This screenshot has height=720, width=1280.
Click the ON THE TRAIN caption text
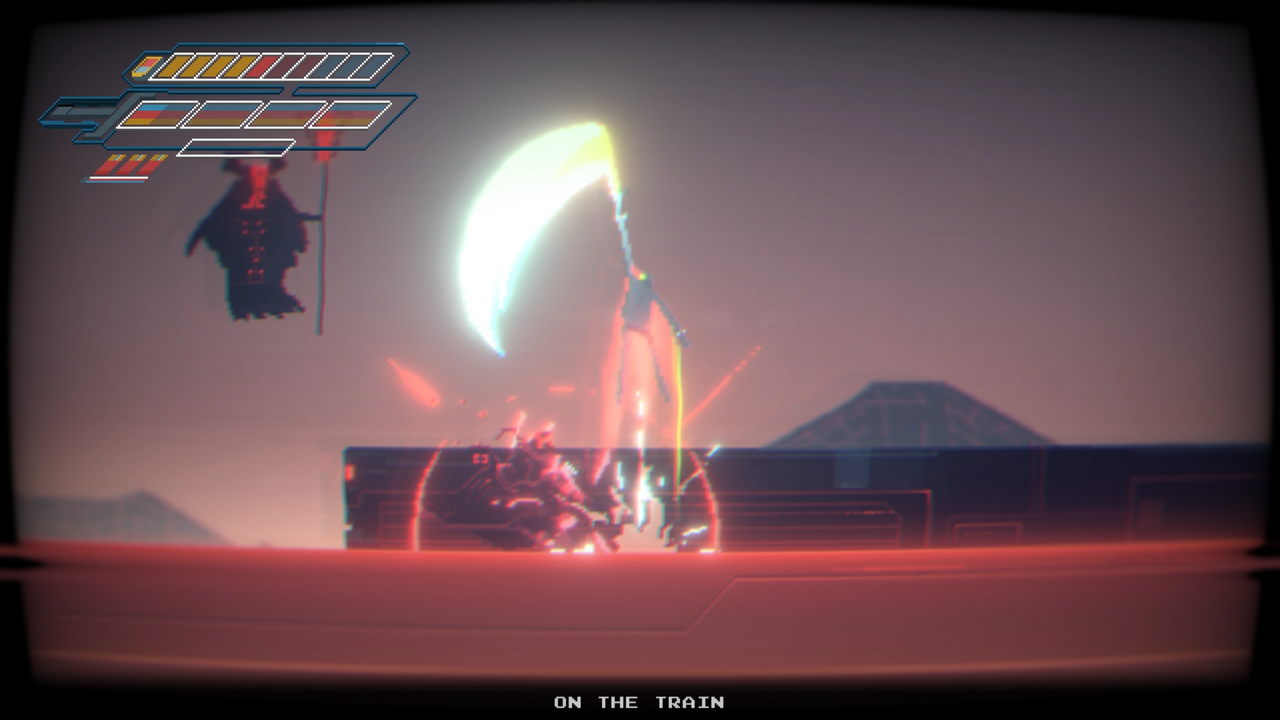tap(638, 702)
